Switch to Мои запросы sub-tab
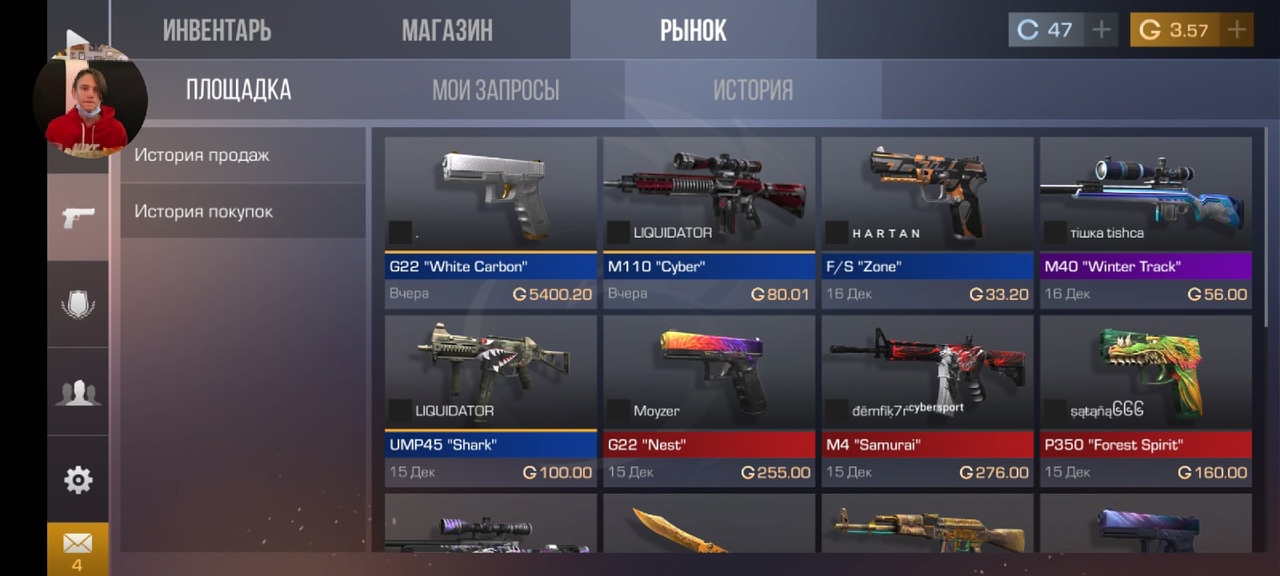1280x576 pixels. coord(495,90)
